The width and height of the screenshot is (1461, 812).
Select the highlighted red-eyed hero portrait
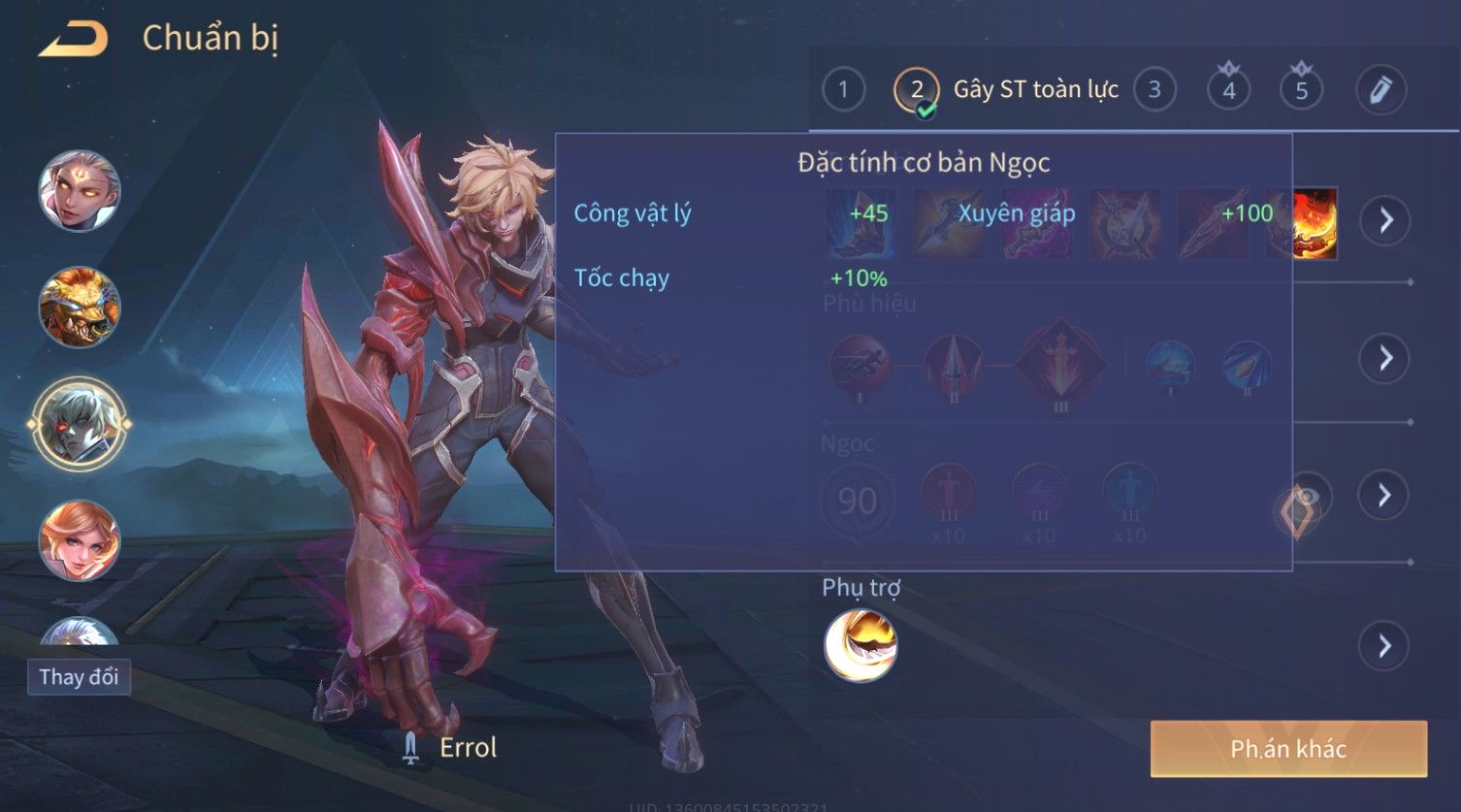(80, 424)
